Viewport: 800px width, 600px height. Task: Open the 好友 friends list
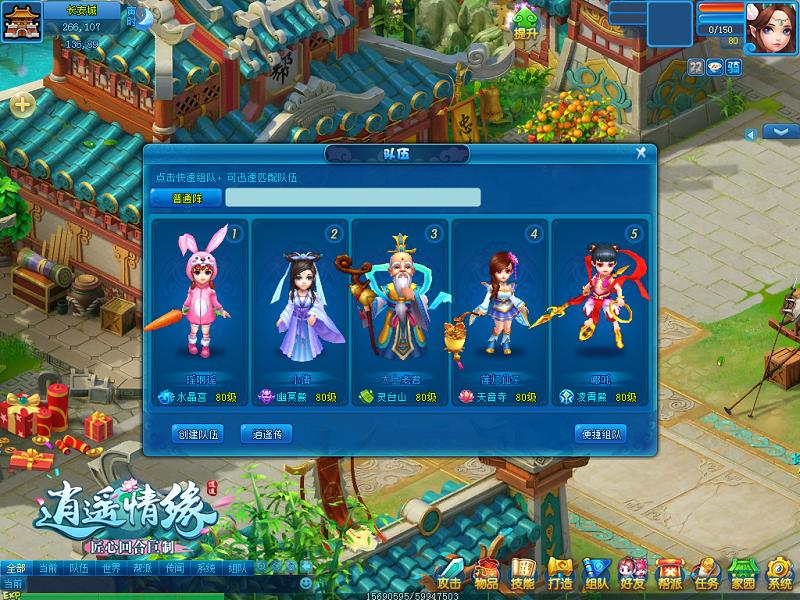[632, 574]
